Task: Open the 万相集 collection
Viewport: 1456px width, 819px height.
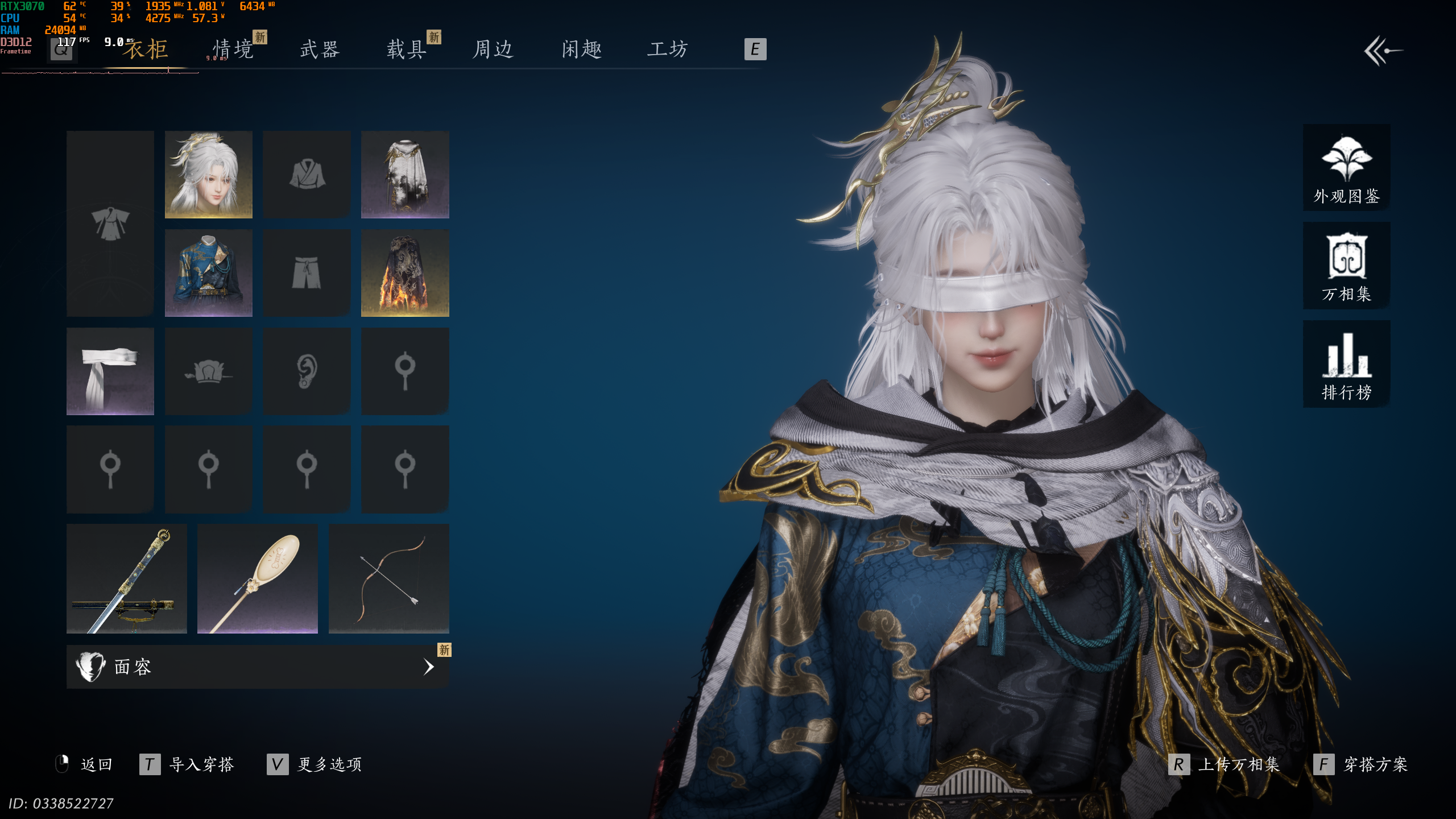Action: tap(1346, 266)
